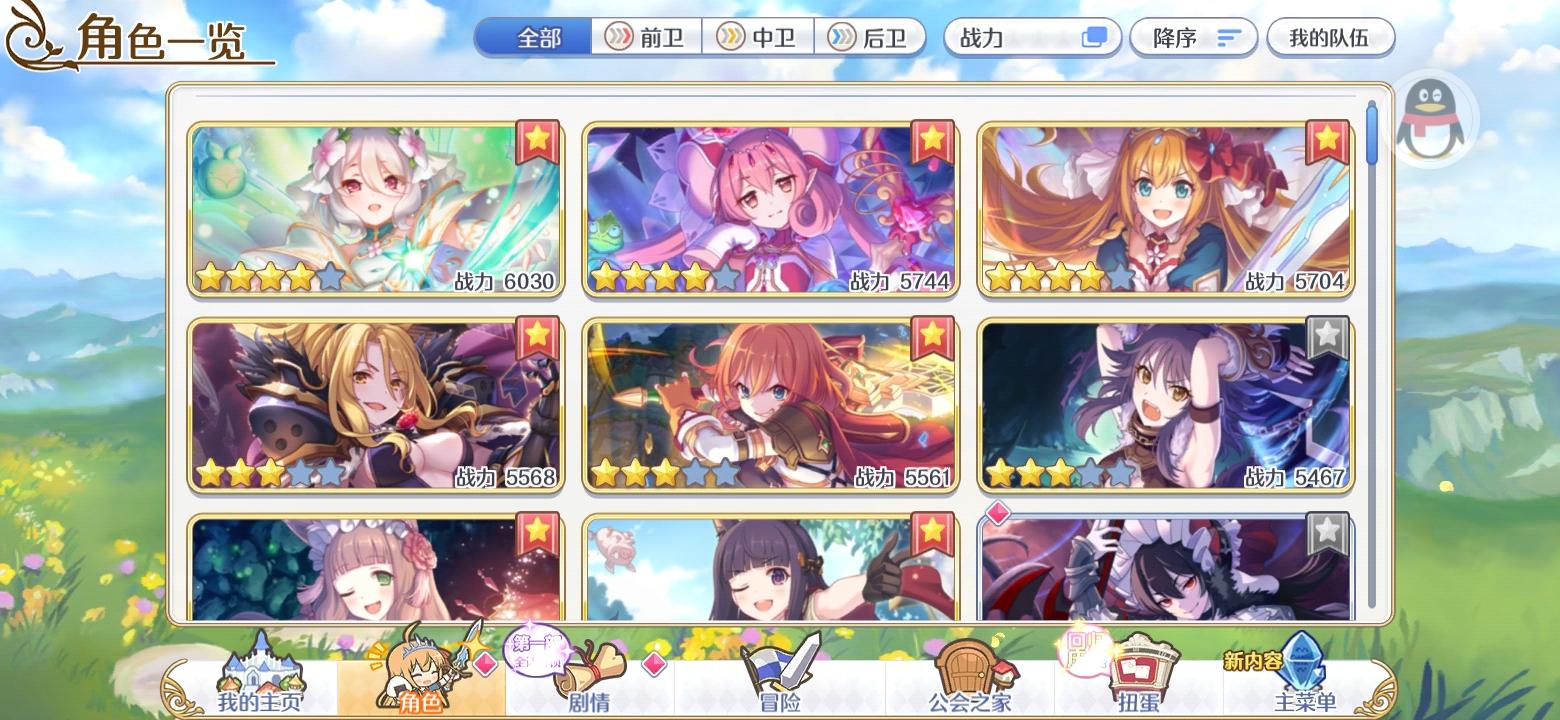Select the 后卫 rearguard tab
1560x720 pixels.
coord(868,37)
